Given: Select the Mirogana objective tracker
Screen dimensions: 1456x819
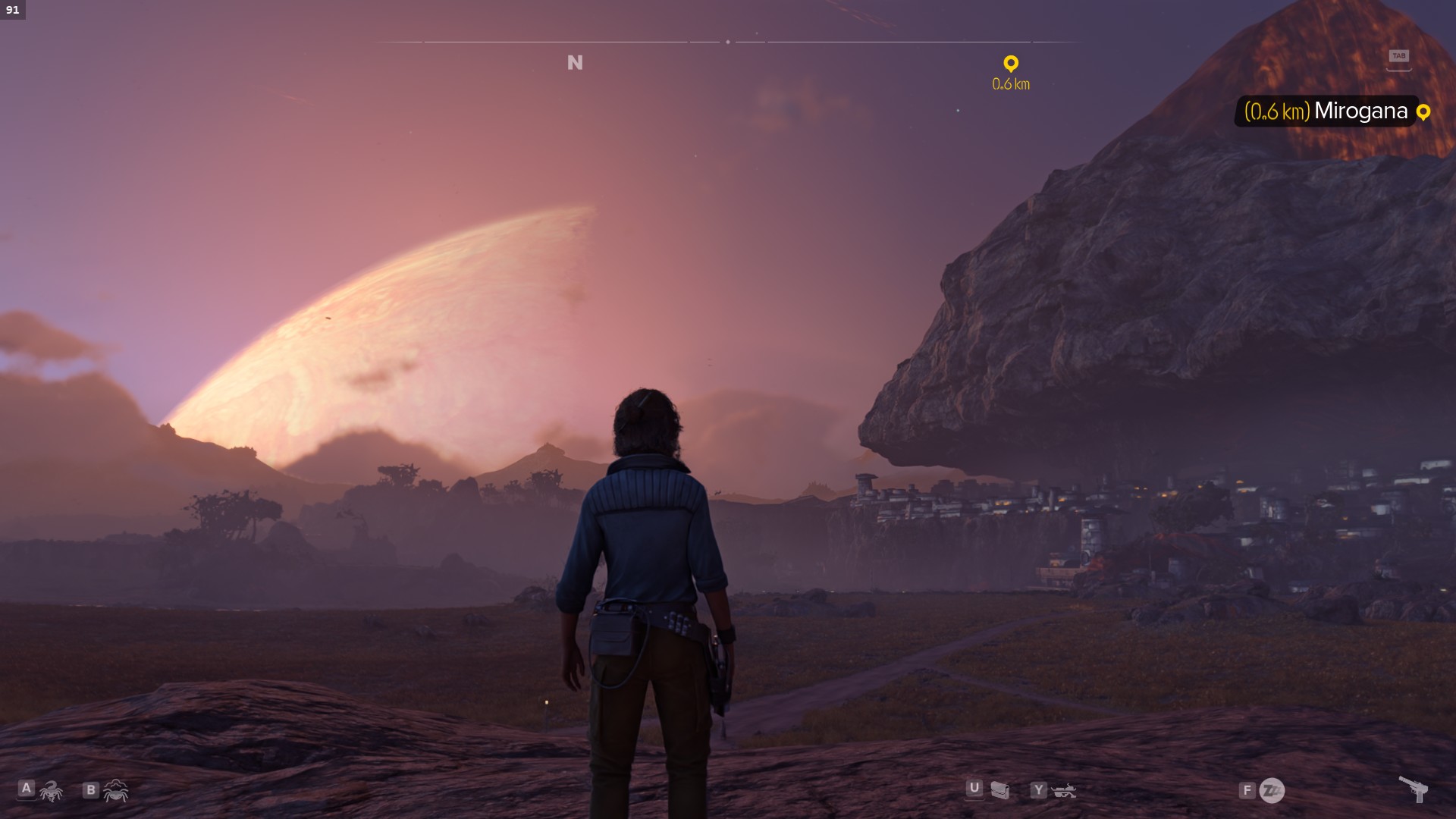Looking at the screenshot, I should click(x=1336, y=111).
